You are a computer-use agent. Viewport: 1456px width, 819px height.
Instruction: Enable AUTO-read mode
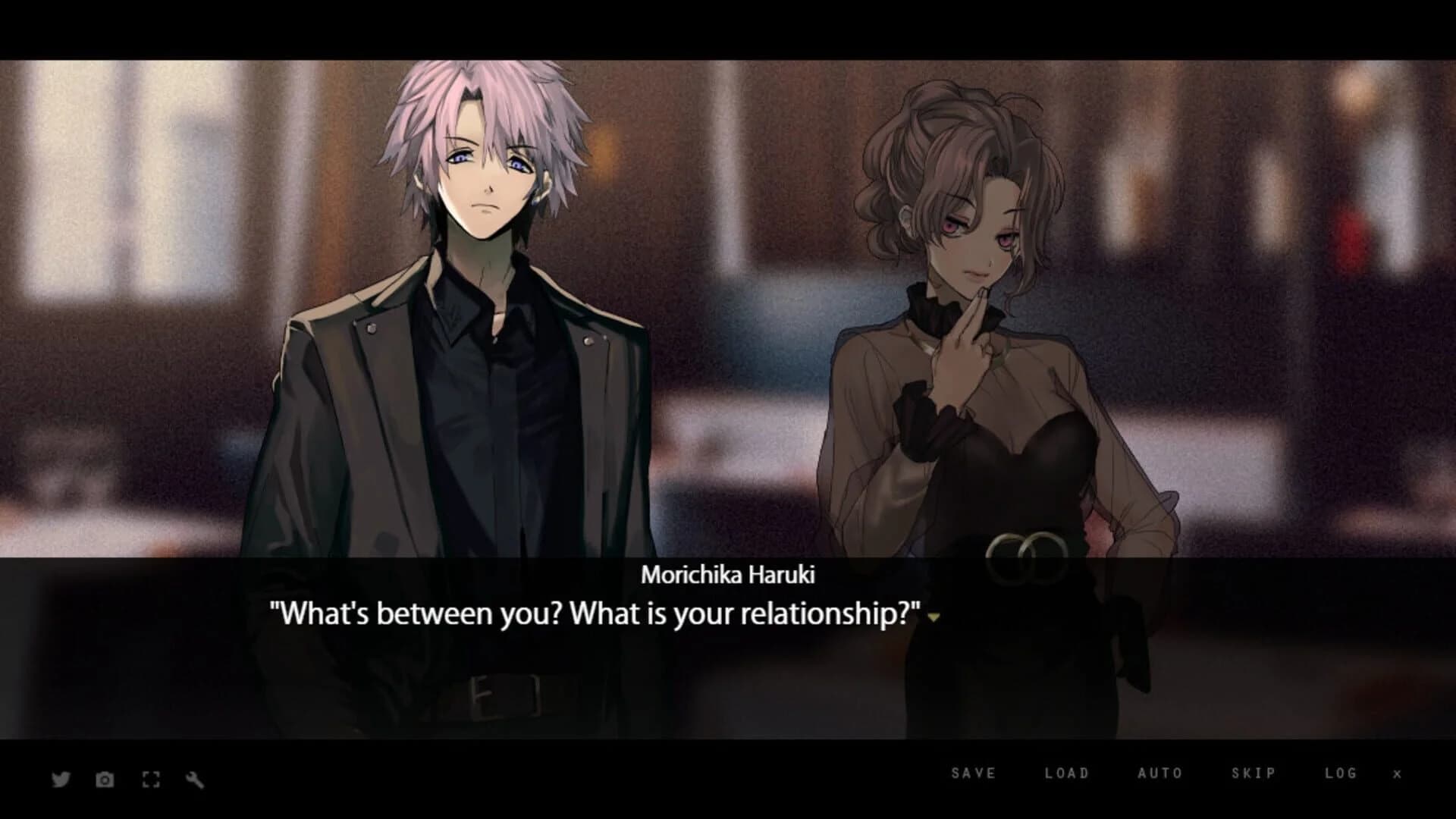pos(1159,773)
